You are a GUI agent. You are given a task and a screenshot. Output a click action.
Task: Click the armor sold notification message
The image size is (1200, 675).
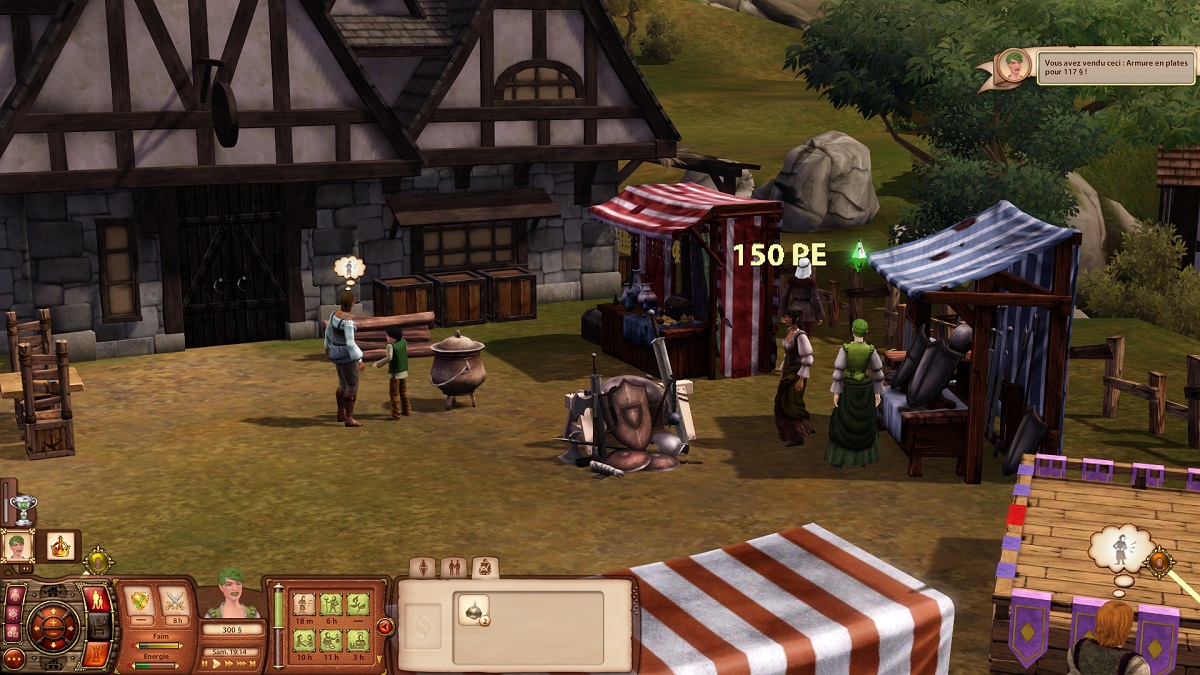pos(1114,67)
